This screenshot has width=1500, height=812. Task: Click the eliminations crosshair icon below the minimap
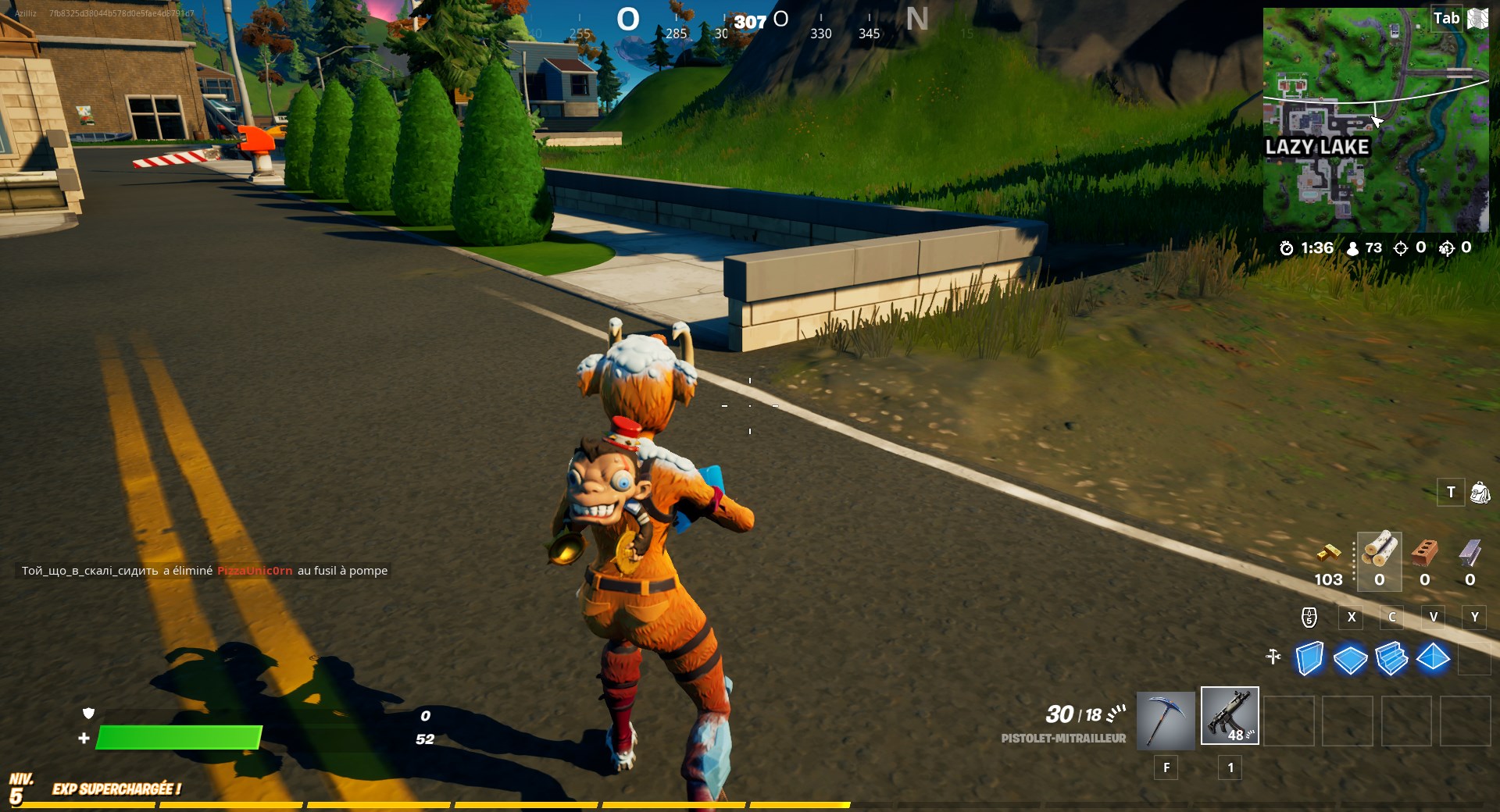(x=1400, y=248)
